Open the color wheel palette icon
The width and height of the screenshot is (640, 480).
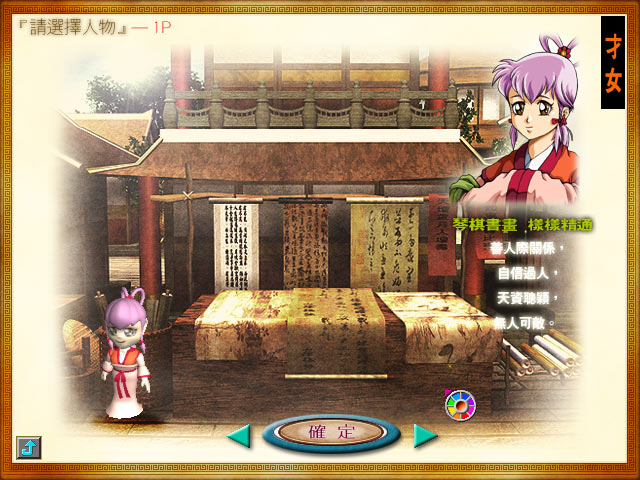[460, 405]
